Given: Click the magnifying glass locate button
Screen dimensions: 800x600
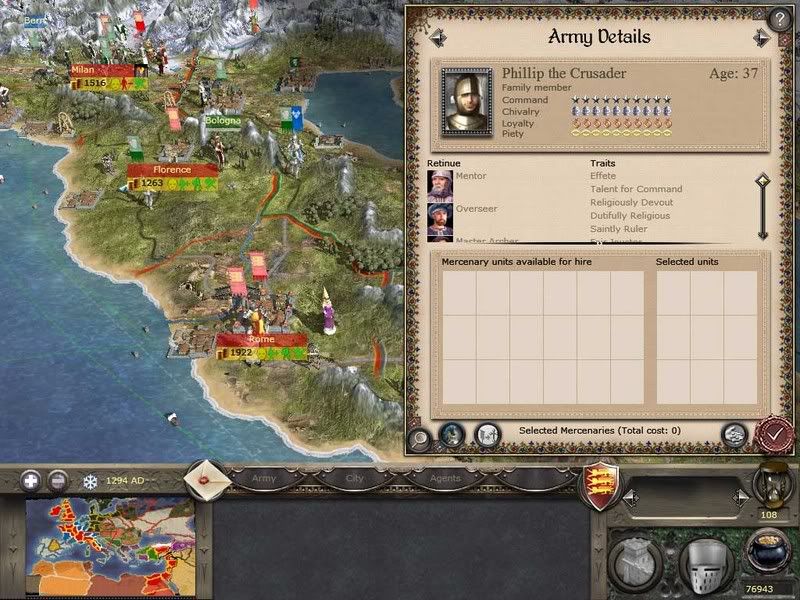Looking at the screenshot, I should pos(421,435).
